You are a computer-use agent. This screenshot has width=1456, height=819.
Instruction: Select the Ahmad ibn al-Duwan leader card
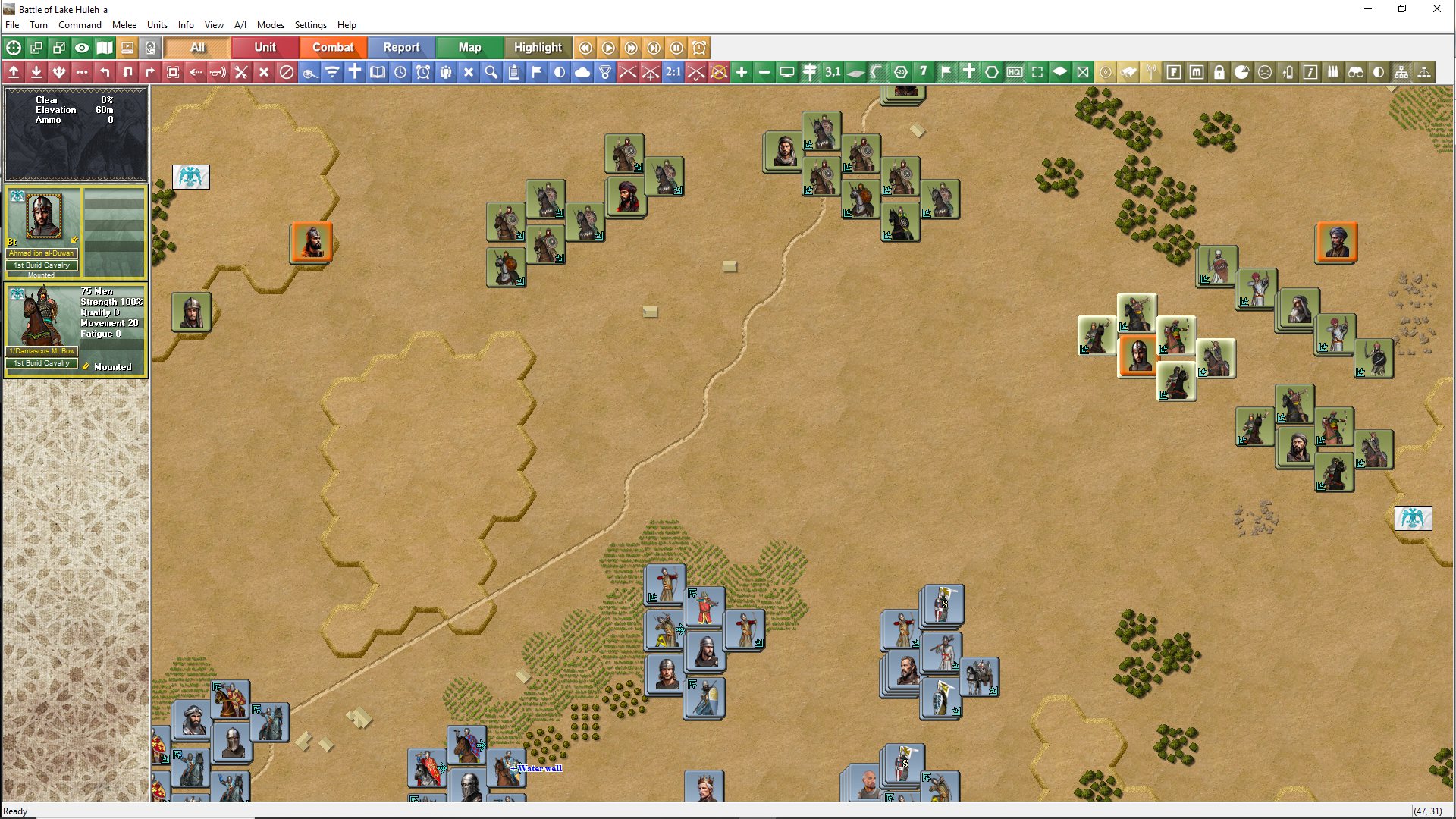point(43,227)
